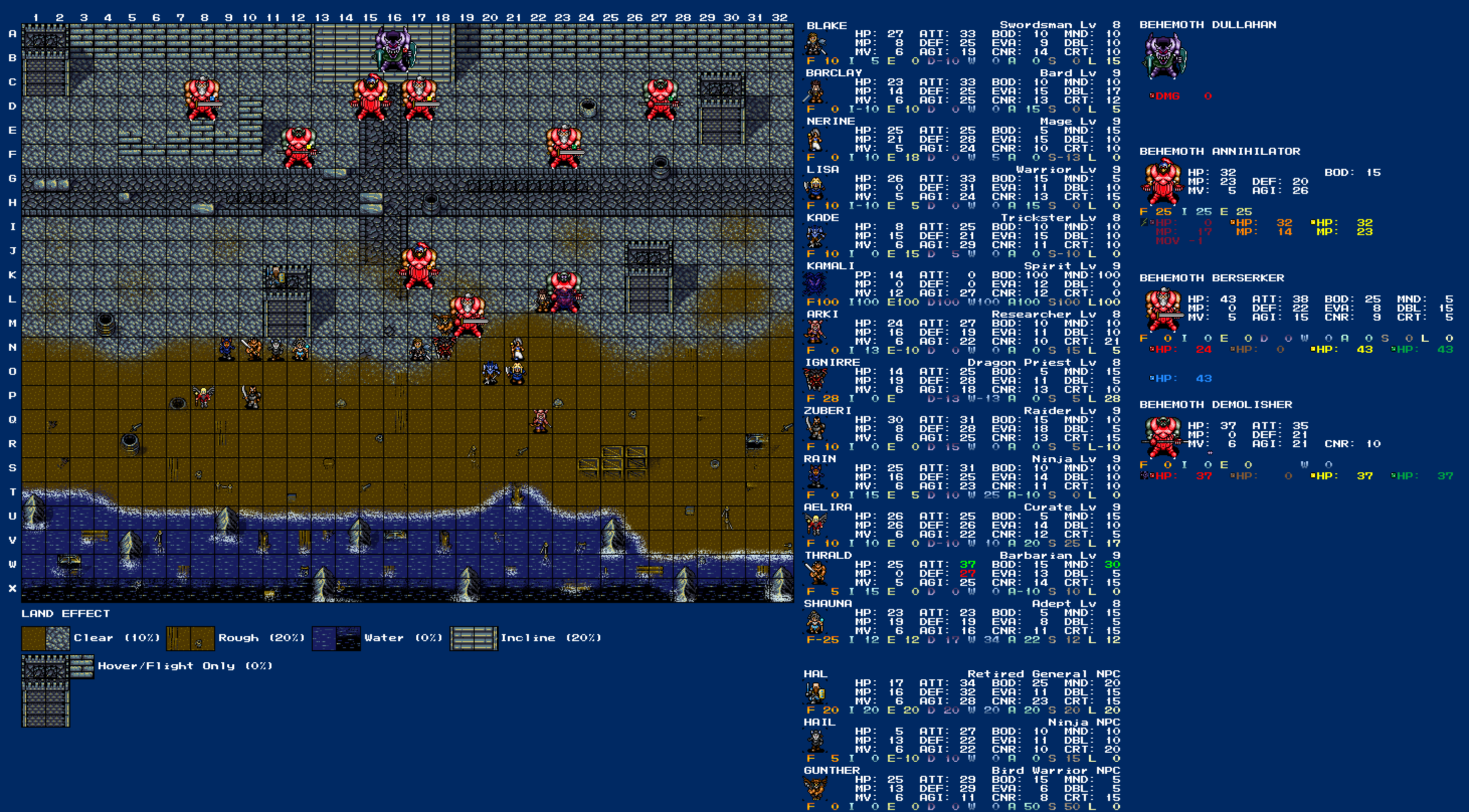Image resolution: width=1469 pixels, height=812 pixels.
Task: Click Lisa the Warrior's roster portrait
Action: [x=815, y=188]
